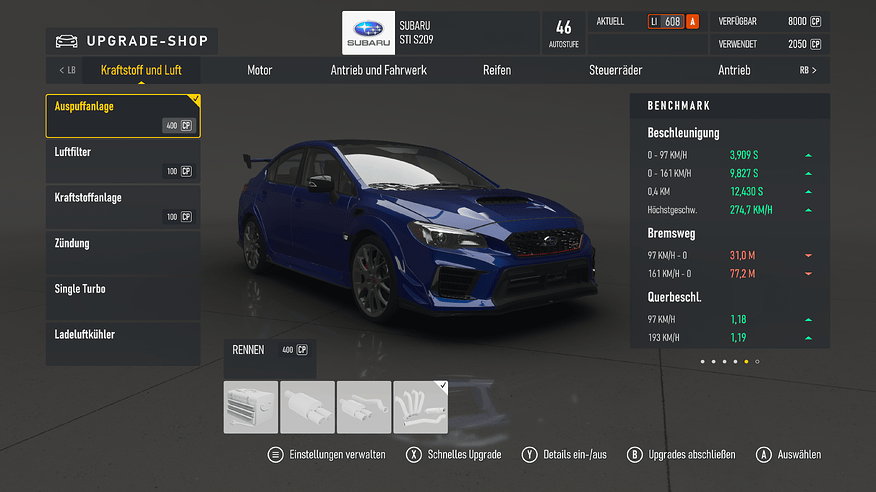Choose the Ladeluftkühler upgrade entry
The height and width of the screenshot is (492, 876).
[x=122, y=344]
